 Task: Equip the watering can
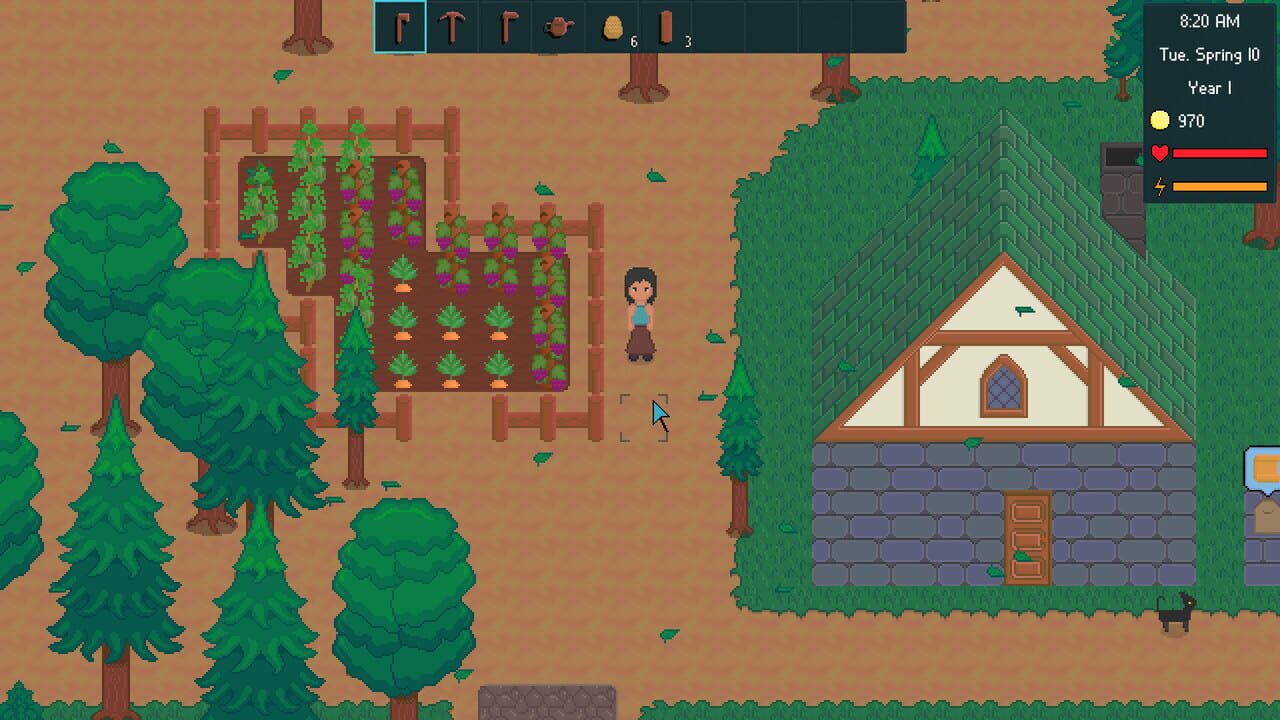[558, 27]
